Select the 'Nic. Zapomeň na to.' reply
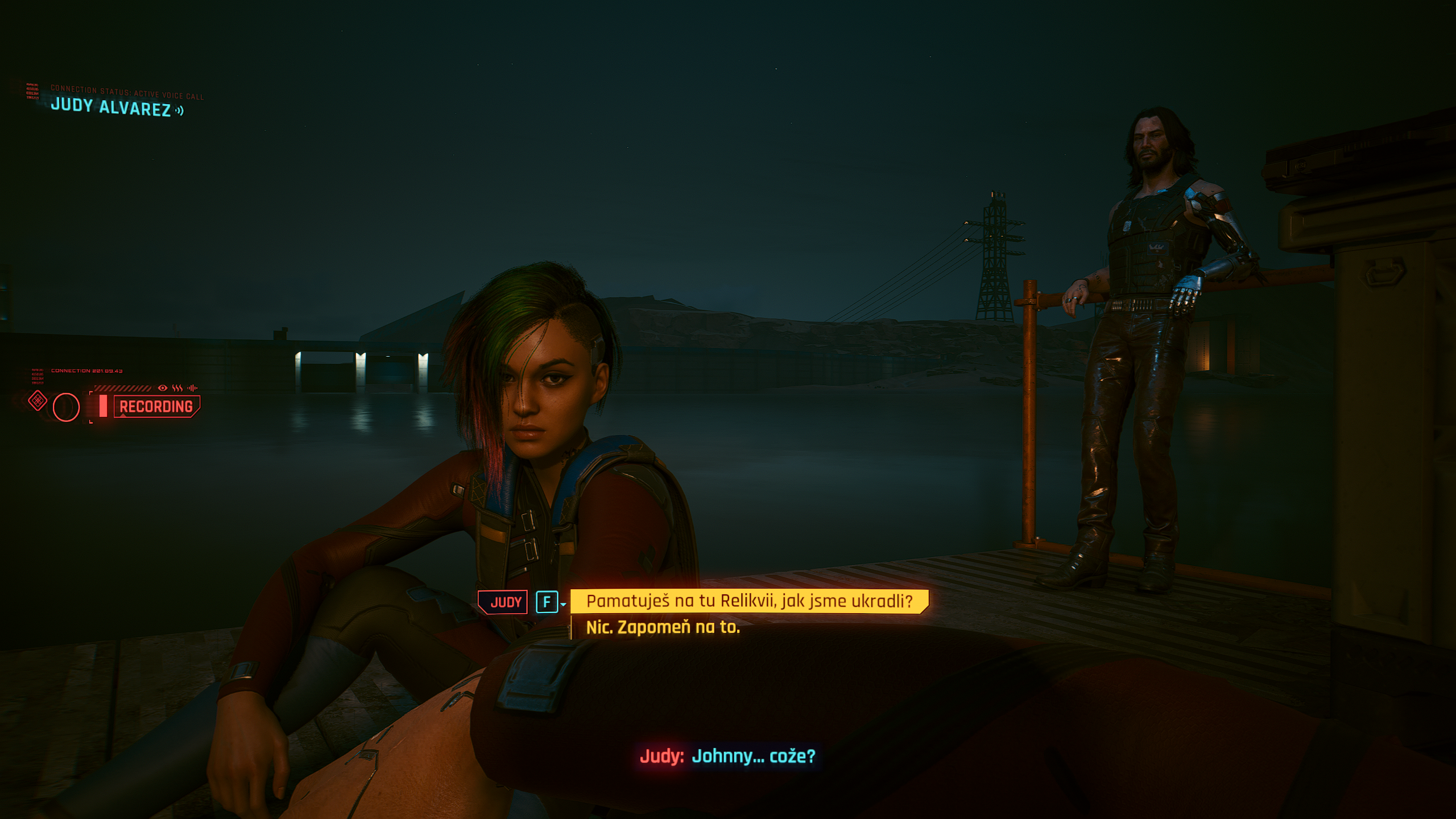The image size is (1456, 819). point(663,627)
